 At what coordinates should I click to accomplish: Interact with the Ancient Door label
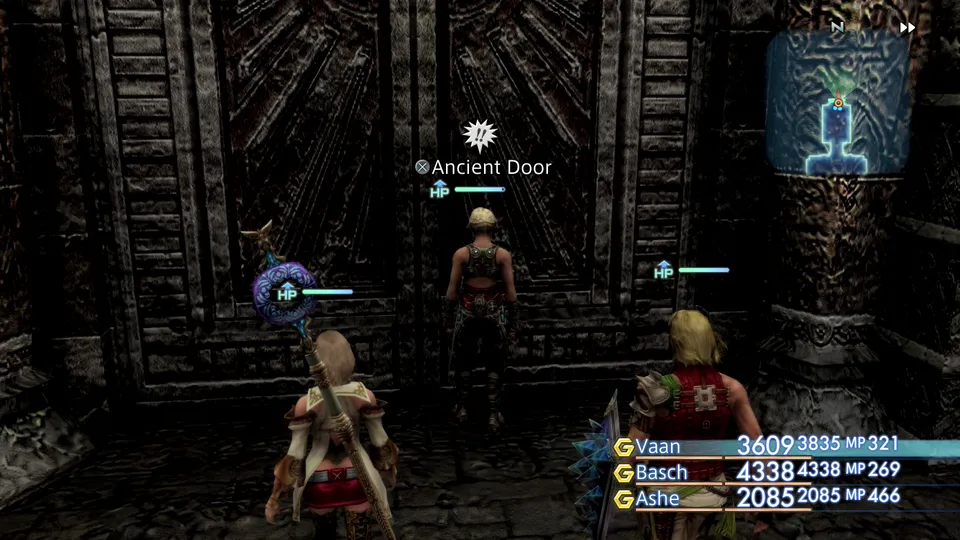coord(484,168)
